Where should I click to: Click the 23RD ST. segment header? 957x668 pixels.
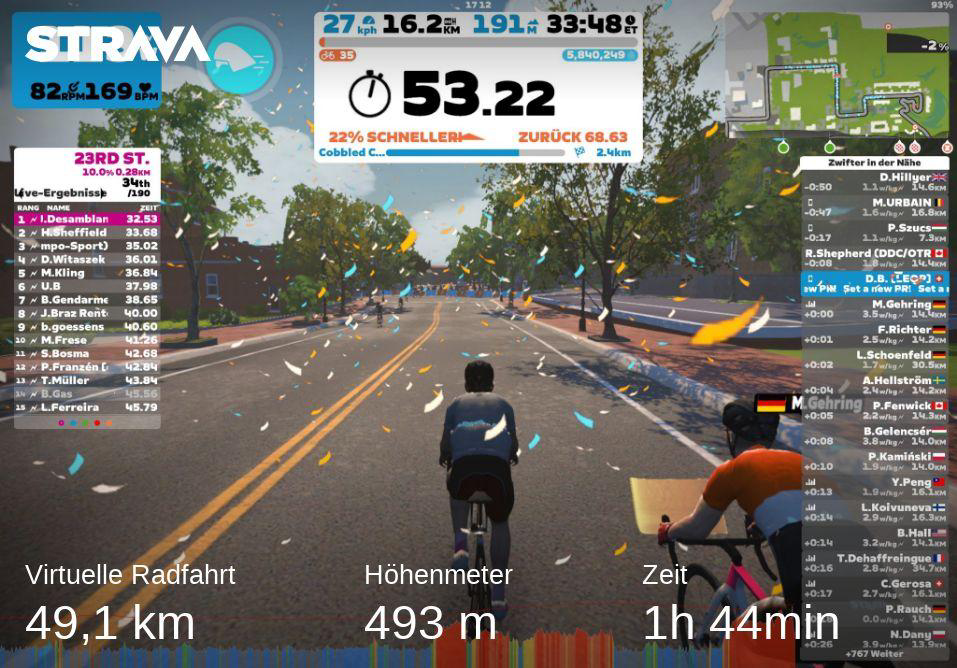tap(111, 158)
